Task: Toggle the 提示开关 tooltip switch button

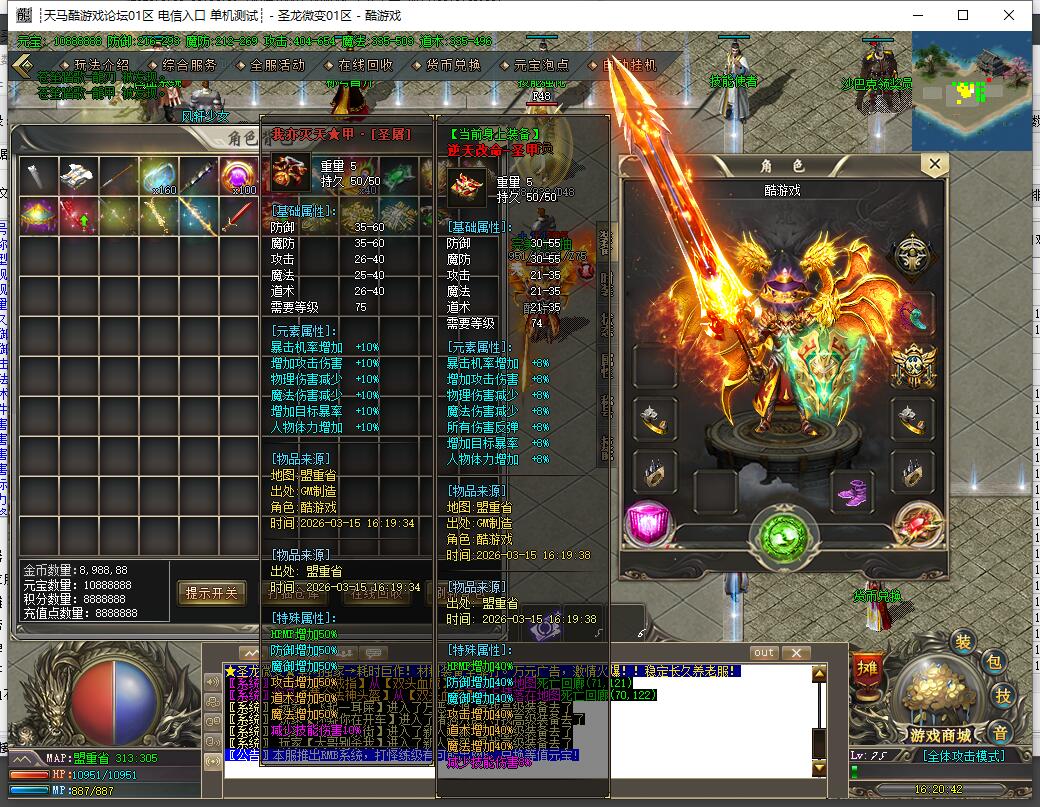Action: coord(212,593)
